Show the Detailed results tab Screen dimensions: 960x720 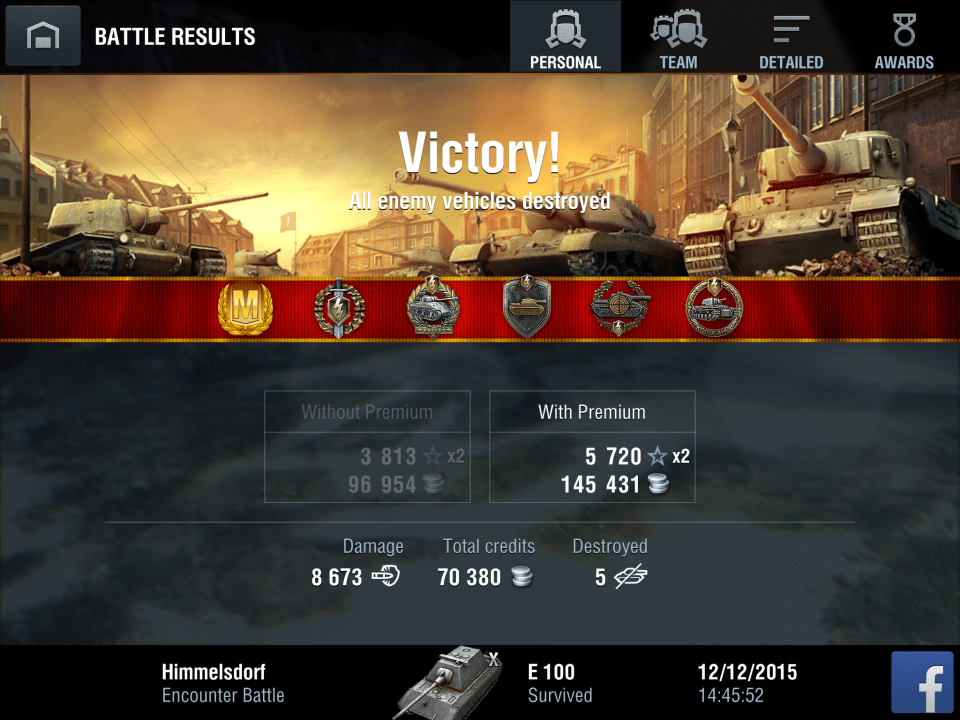pyautogui.click(x=791, y=37)
